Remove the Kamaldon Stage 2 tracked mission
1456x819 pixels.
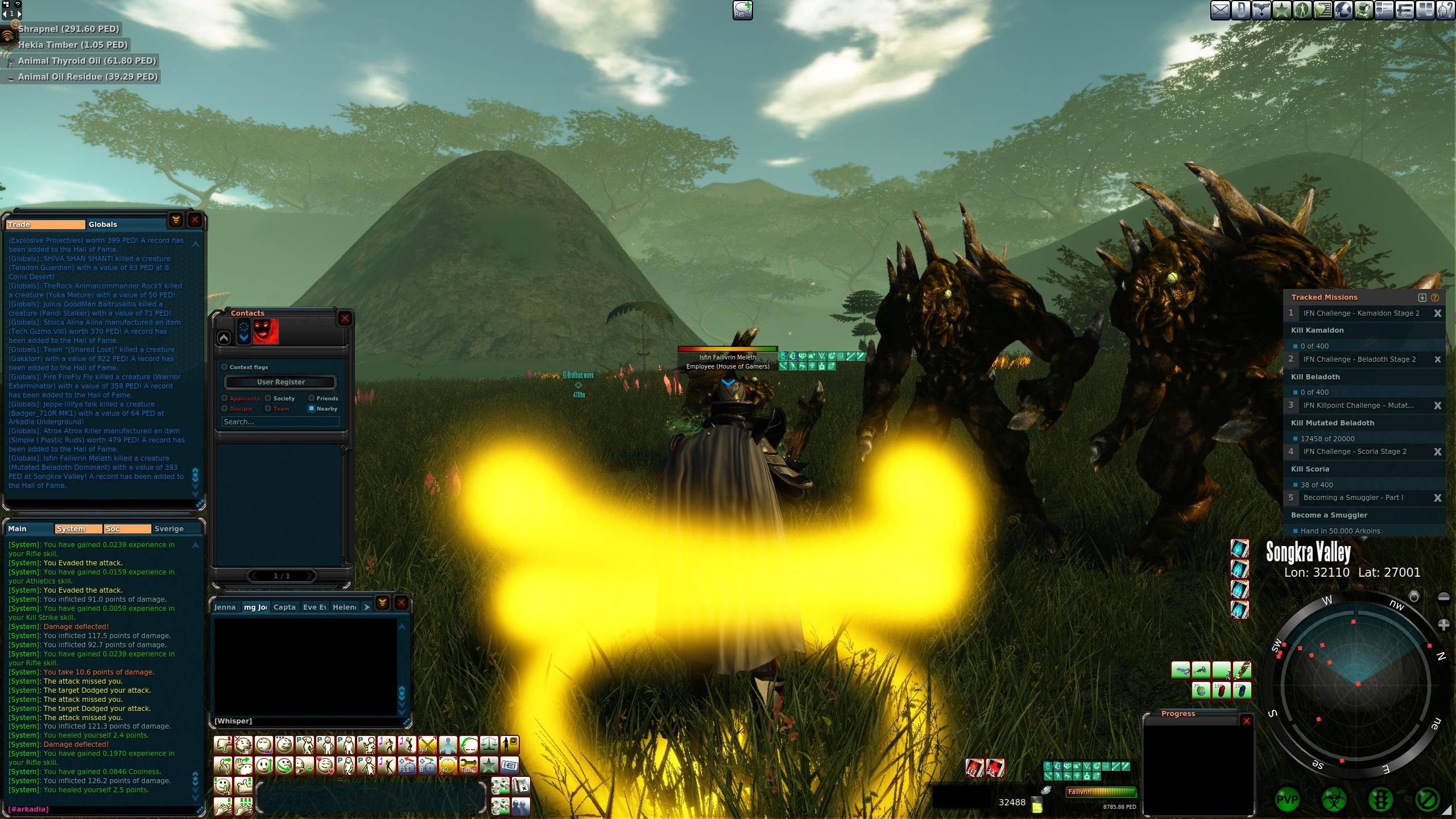pyautogui.click(x=1437, y=313)
